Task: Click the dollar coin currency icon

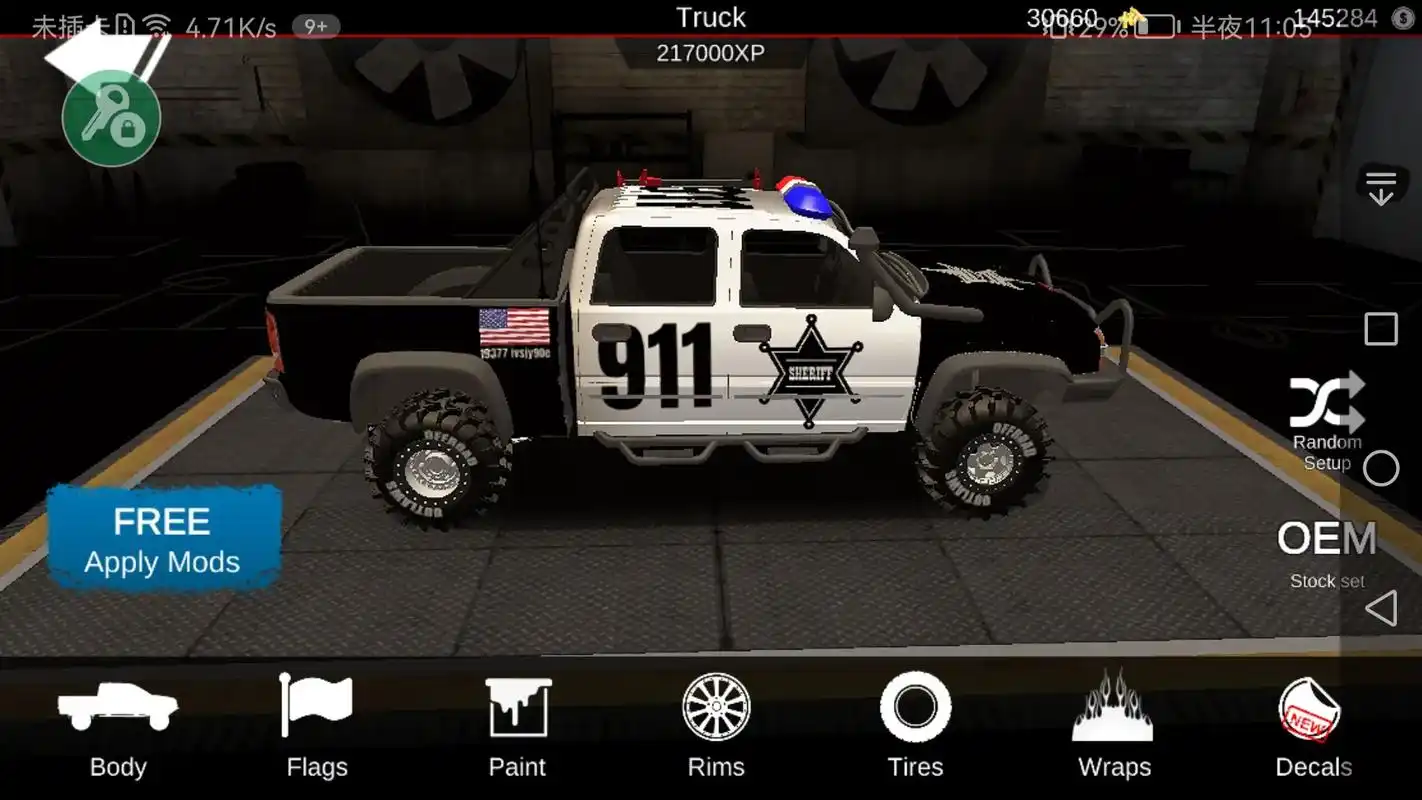Action: click(x=1403, y=19)
